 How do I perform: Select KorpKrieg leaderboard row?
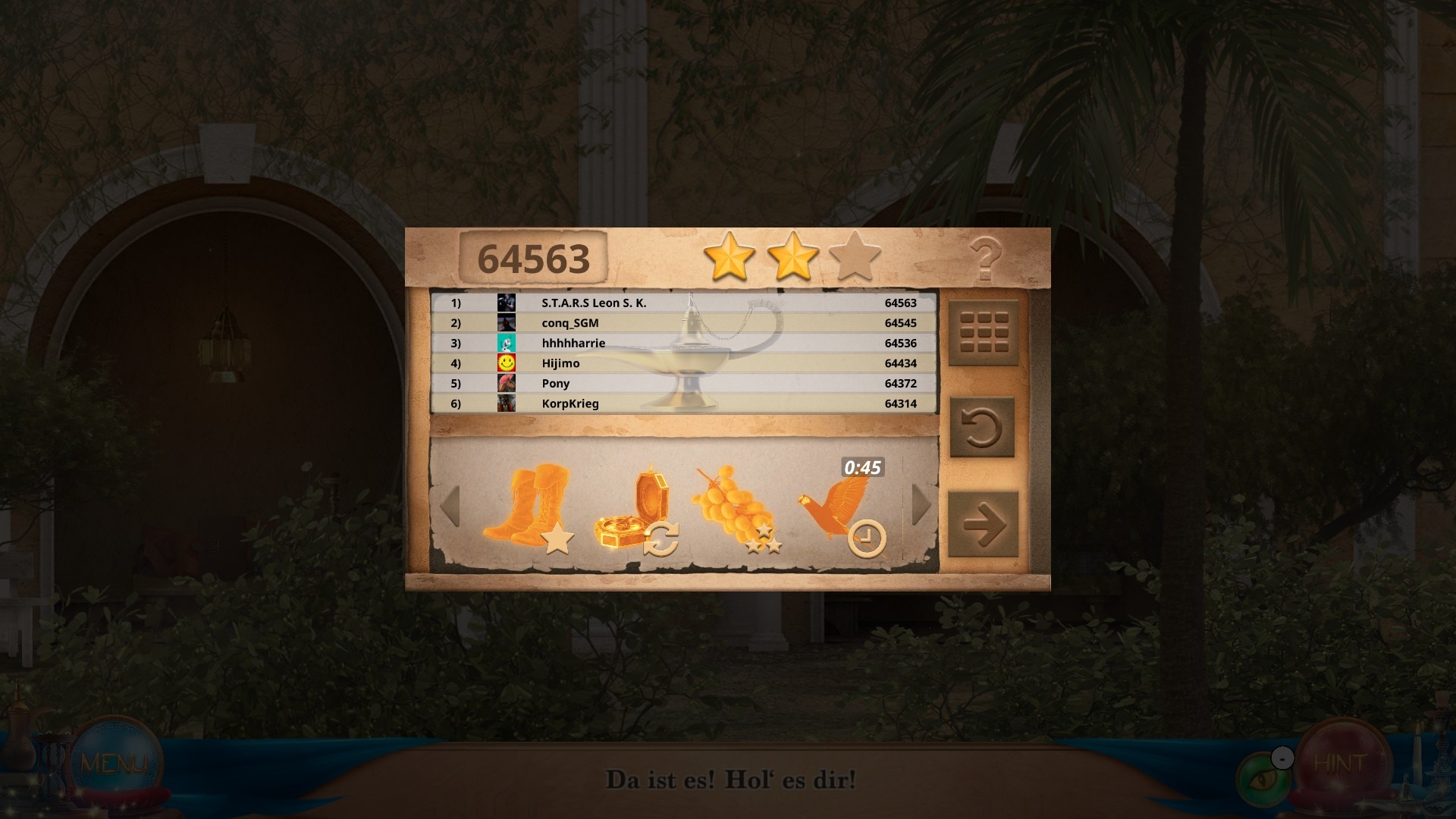(x=684, y=403)
